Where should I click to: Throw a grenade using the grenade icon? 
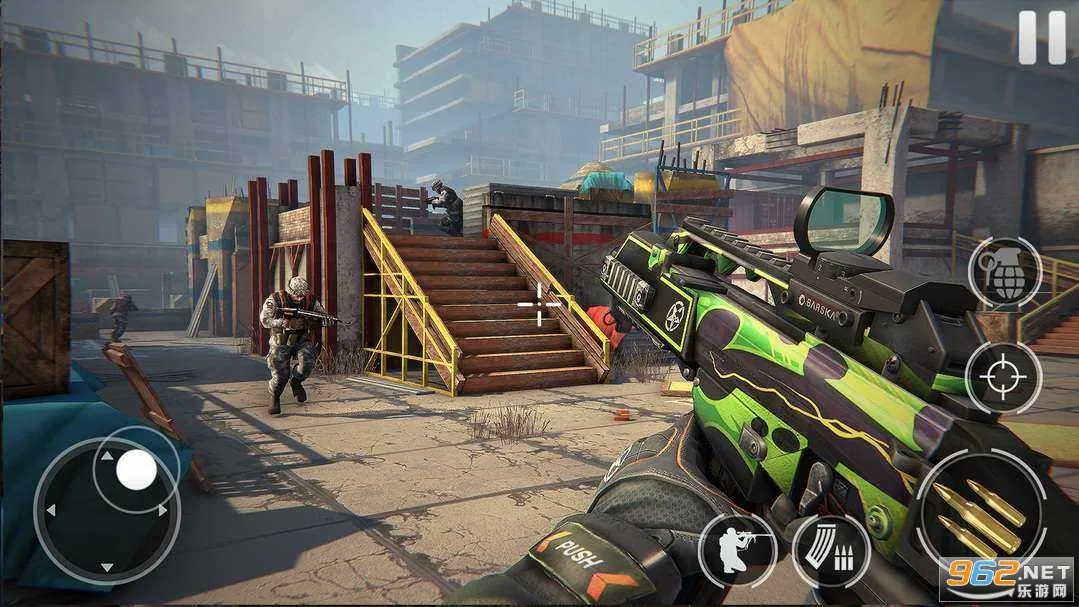point(1004,274)
